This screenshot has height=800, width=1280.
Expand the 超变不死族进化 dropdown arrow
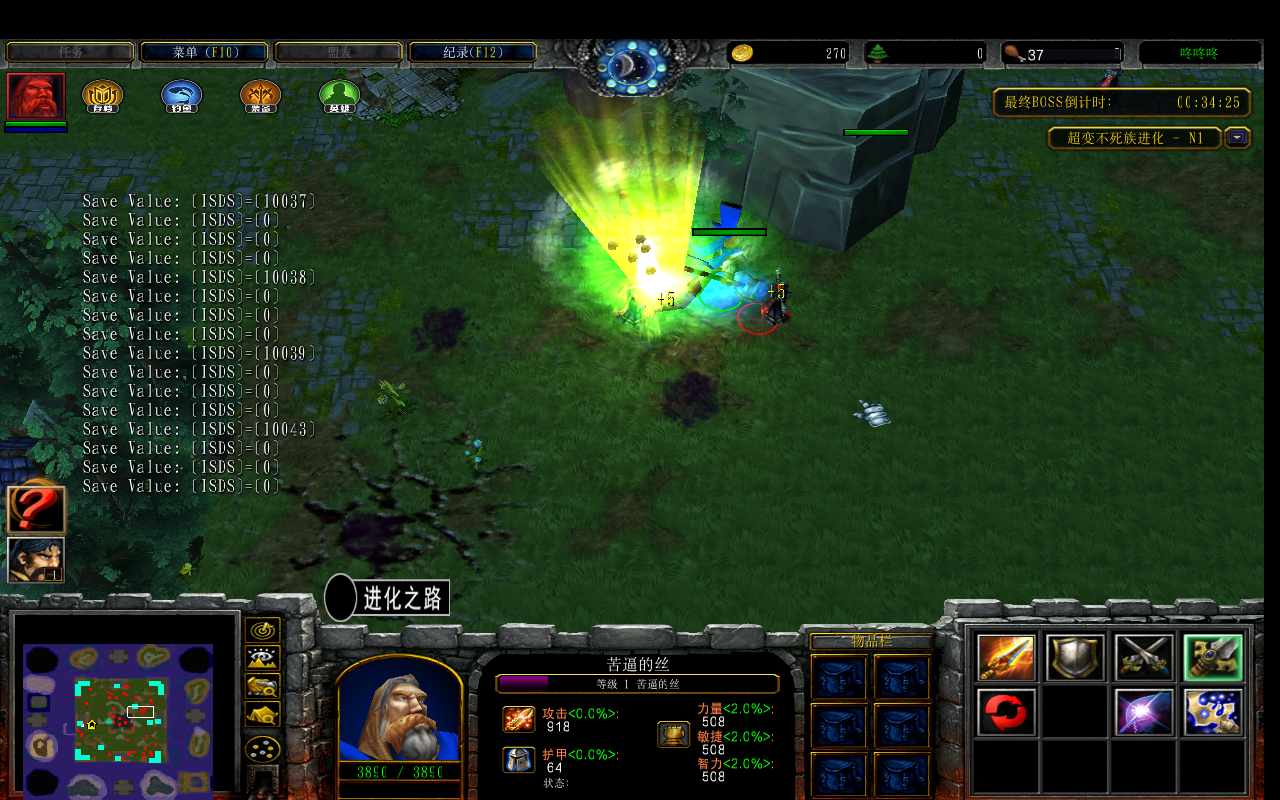[x=1238, y=138]
